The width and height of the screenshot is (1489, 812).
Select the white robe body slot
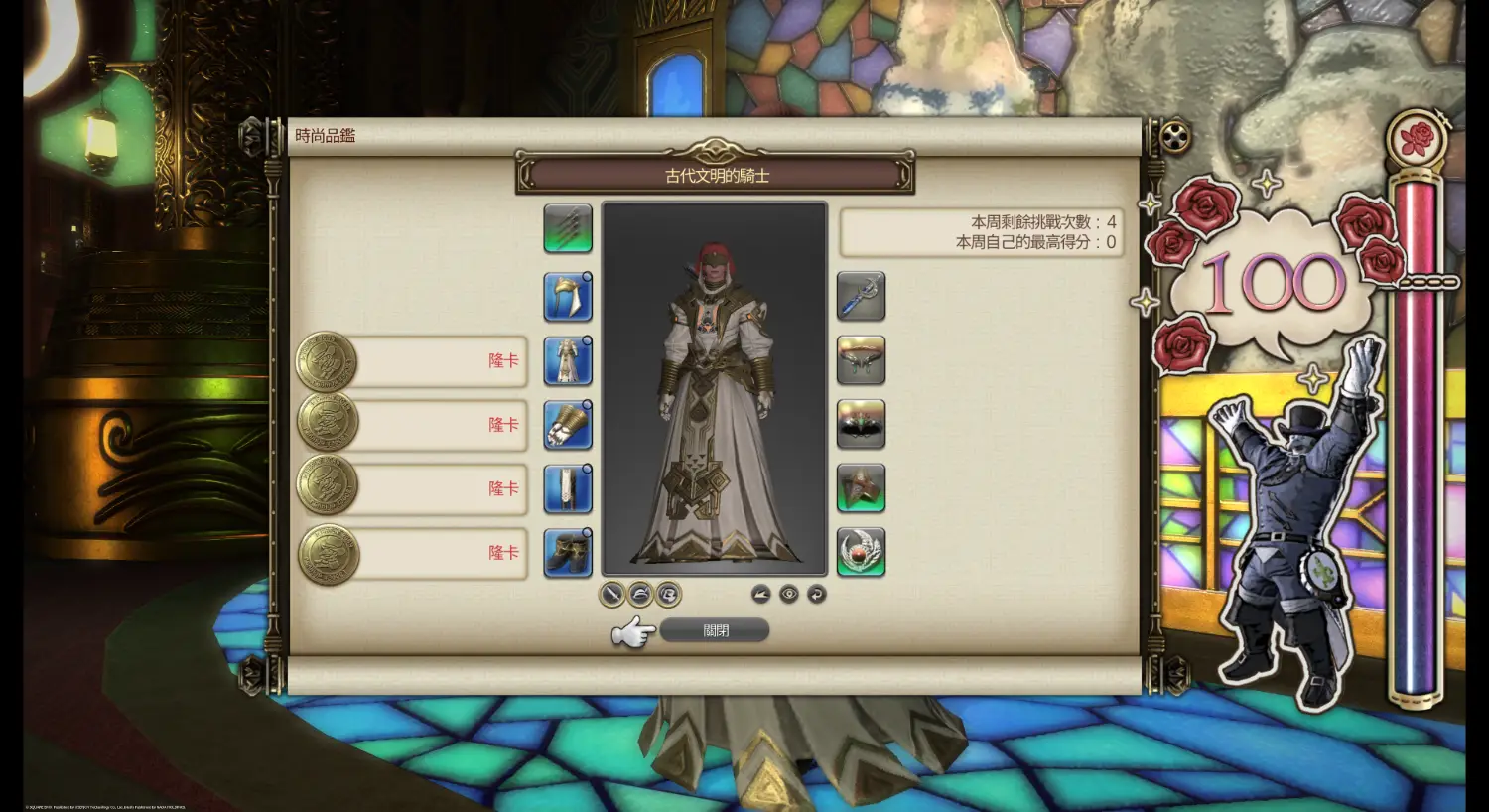pyautogui.click(x=568, y=360)
